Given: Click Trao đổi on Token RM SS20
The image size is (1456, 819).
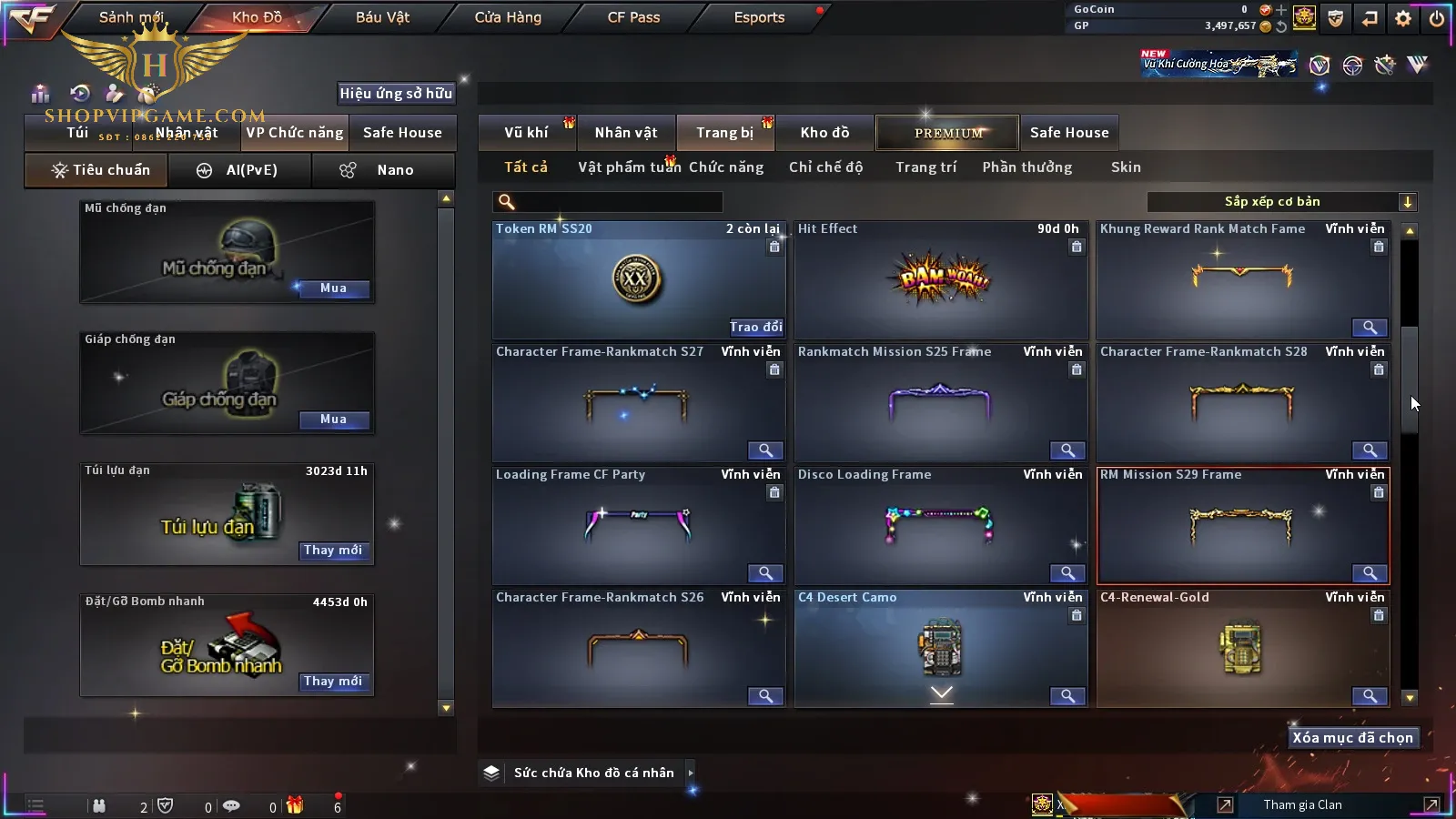Looking at the screenshot, I should coord(755,327).
